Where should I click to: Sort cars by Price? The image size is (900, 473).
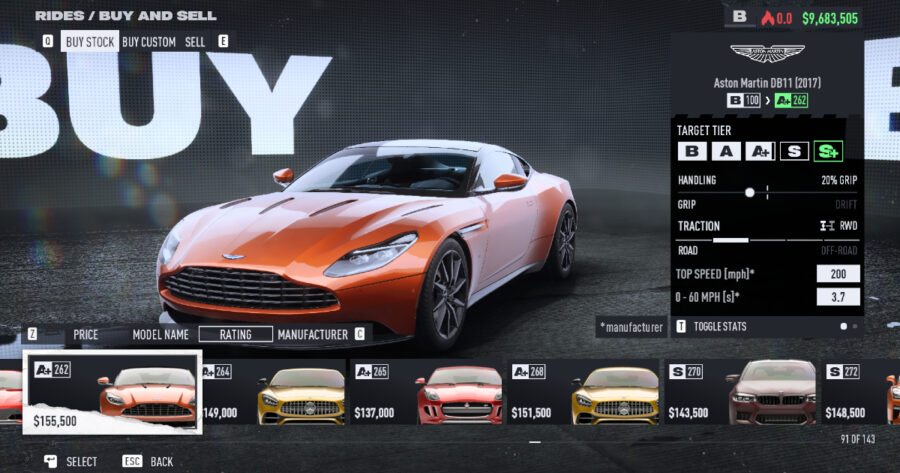pyautogui.click(x=86, y=334)
